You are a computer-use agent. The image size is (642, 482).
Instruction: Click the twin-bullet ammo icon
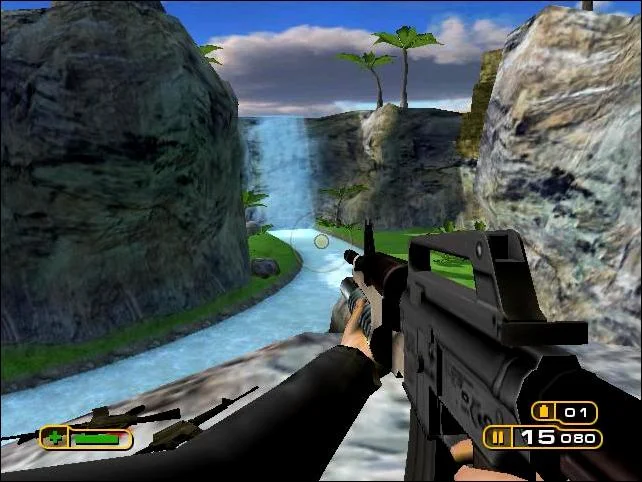point(496,437)
